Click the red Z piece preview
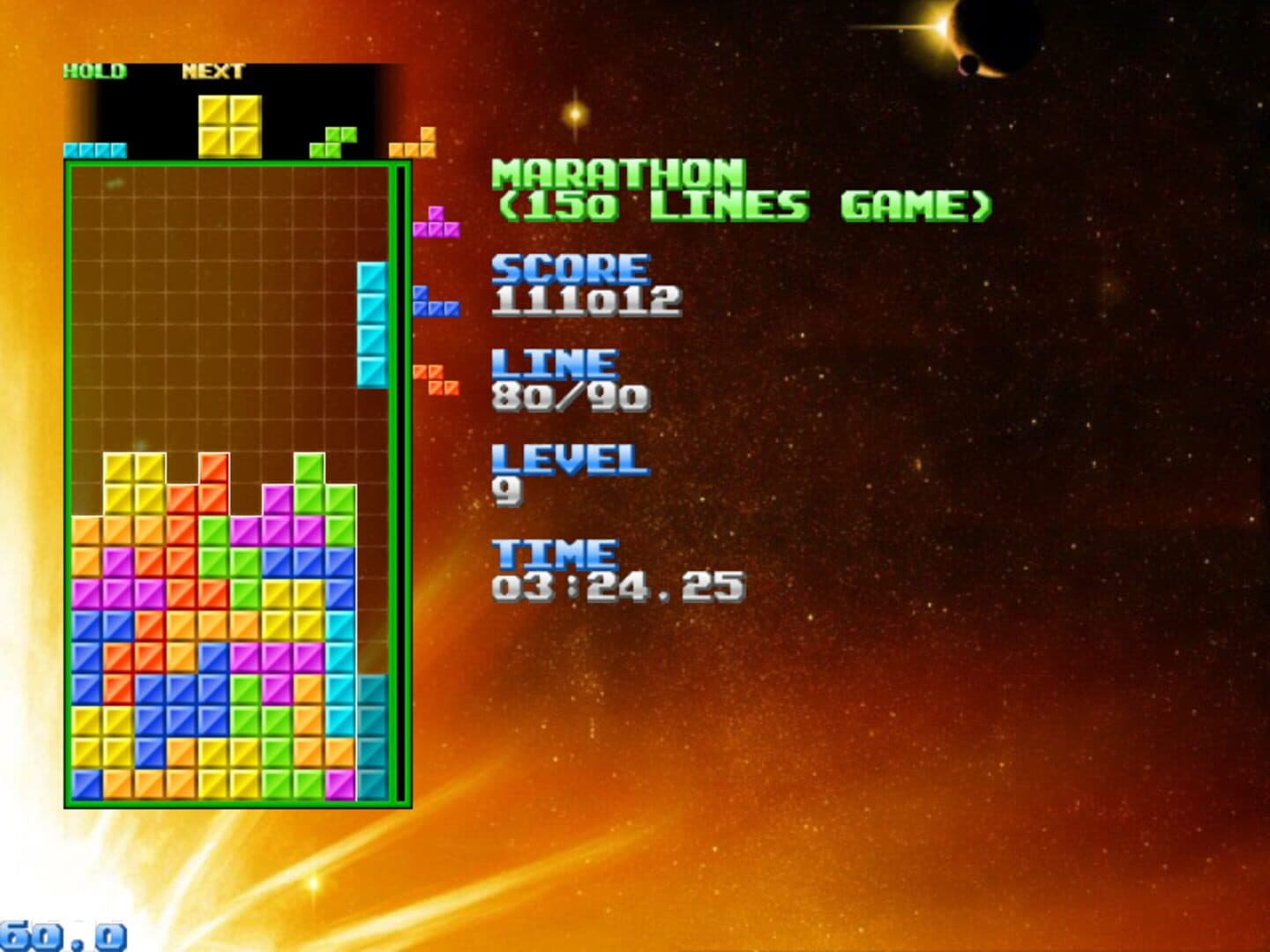 tap(436, 380)
